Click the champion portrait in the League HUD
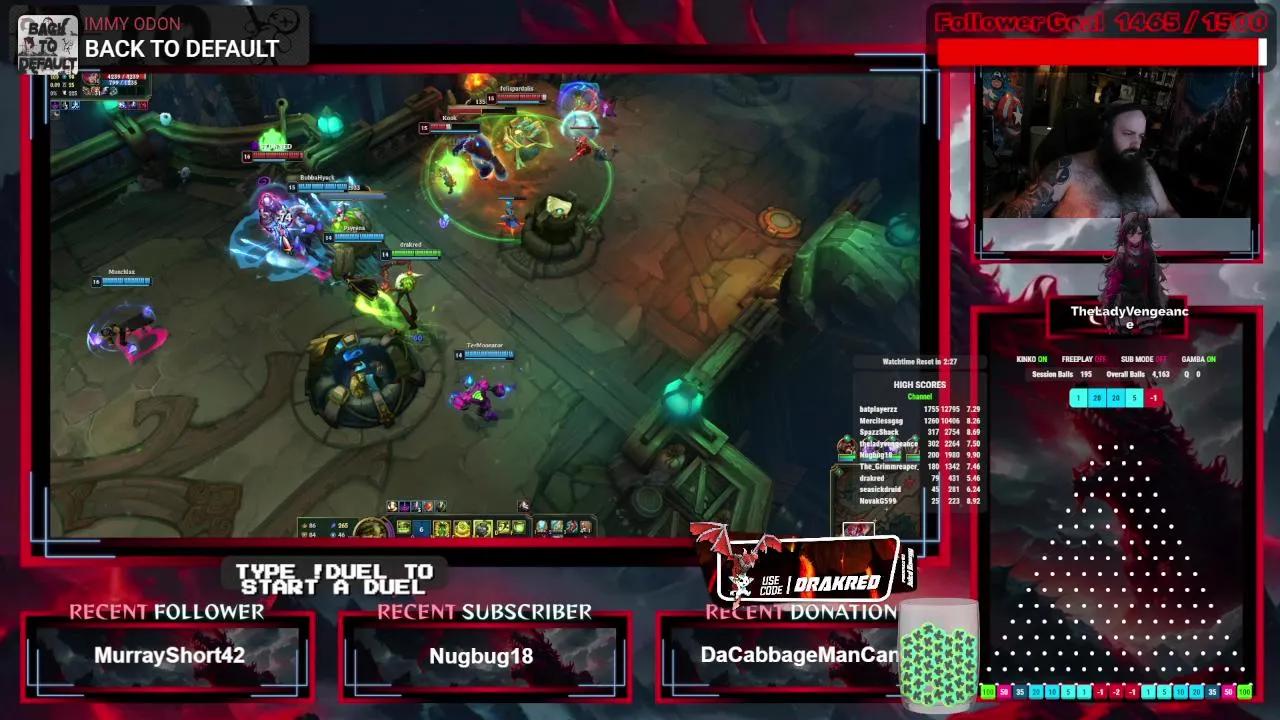1280x720 pixels. [x=370, y=527]
